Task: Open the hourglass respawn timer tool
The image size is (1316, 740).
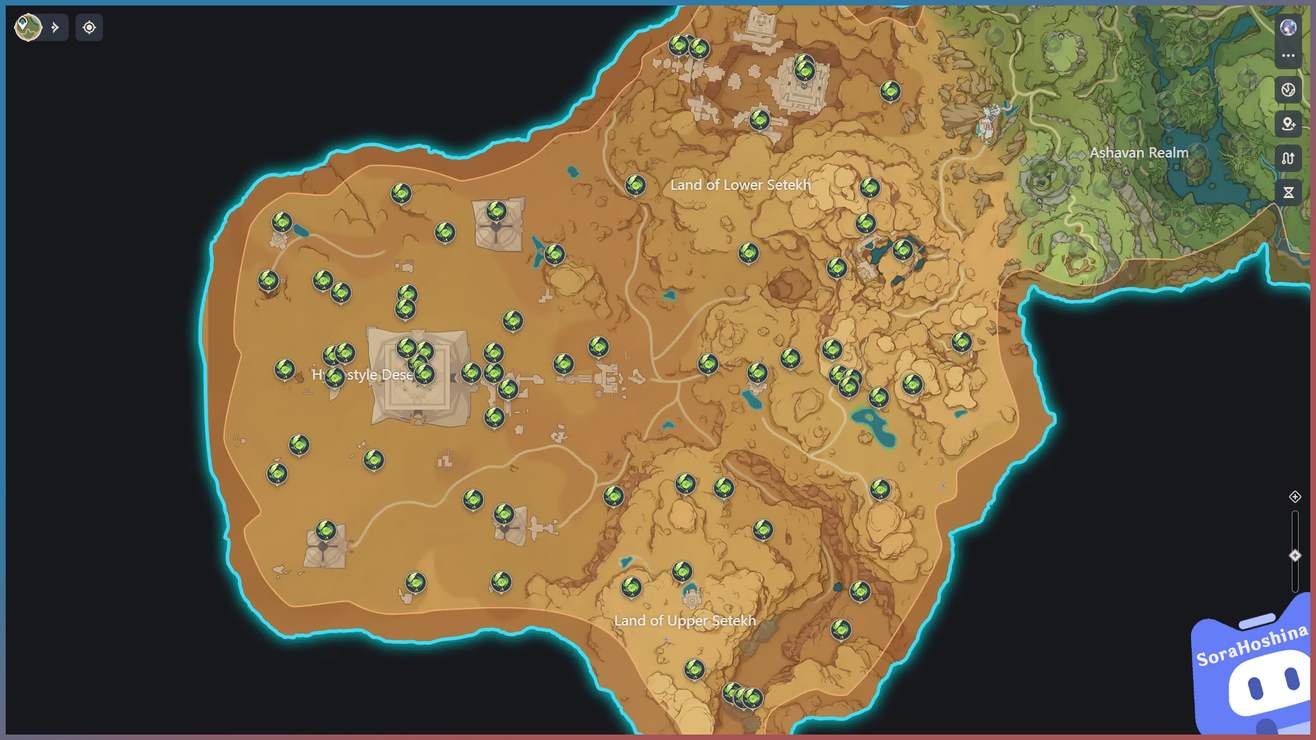Action: tap(1288, 192)
